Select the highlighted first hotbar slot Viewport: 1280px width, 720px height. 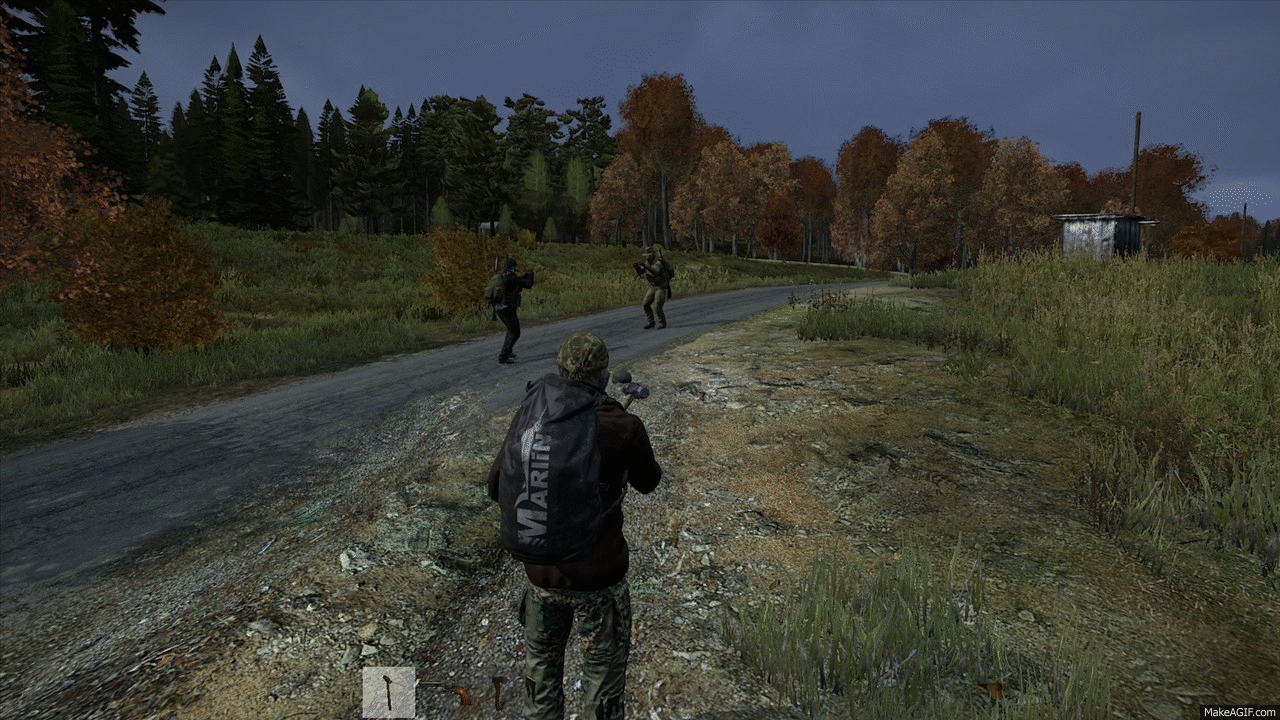pyautogui.click(x=388, y=692)
